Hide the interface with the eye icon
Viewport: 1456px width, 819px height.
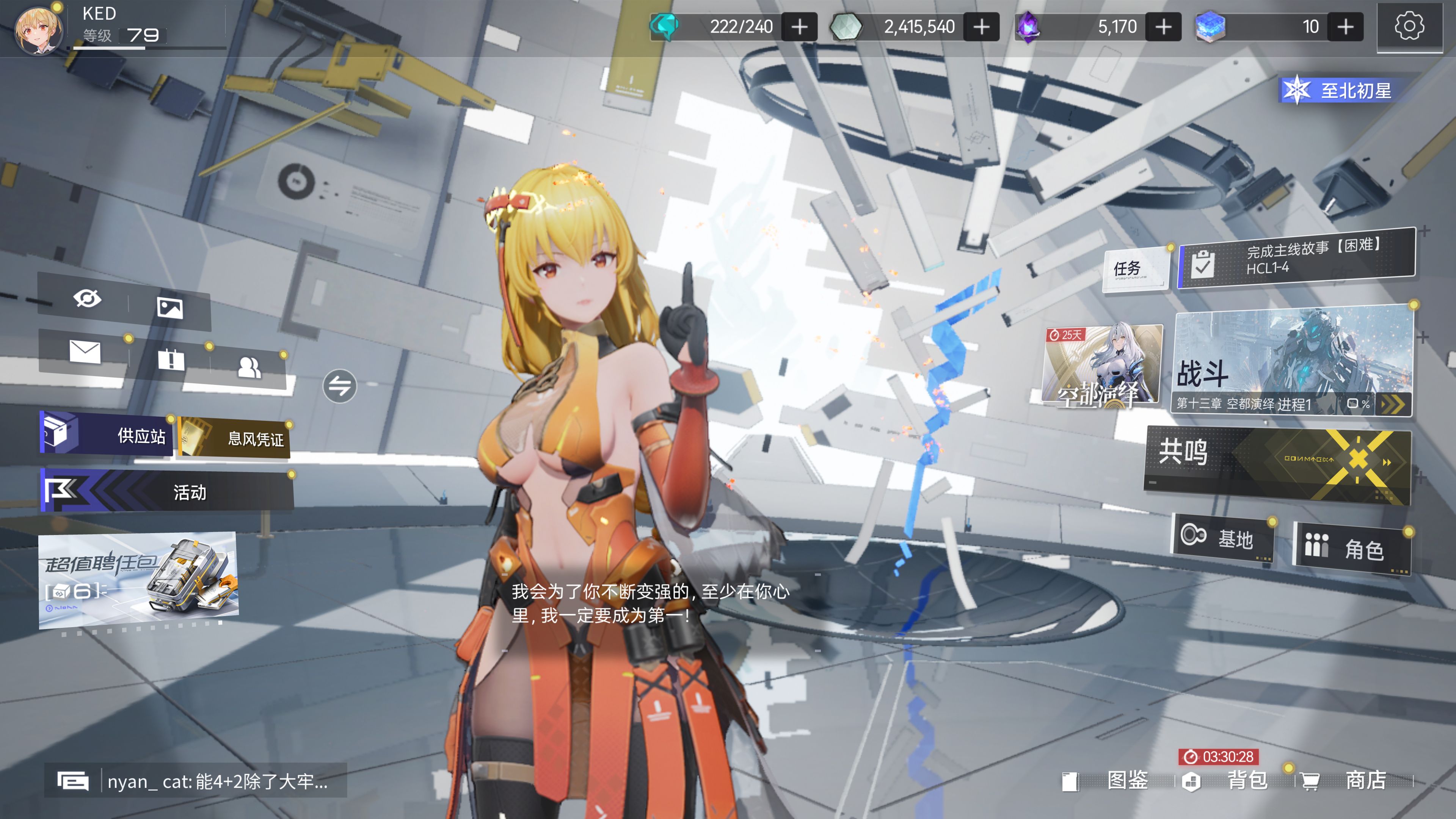[x=87, y=298]
